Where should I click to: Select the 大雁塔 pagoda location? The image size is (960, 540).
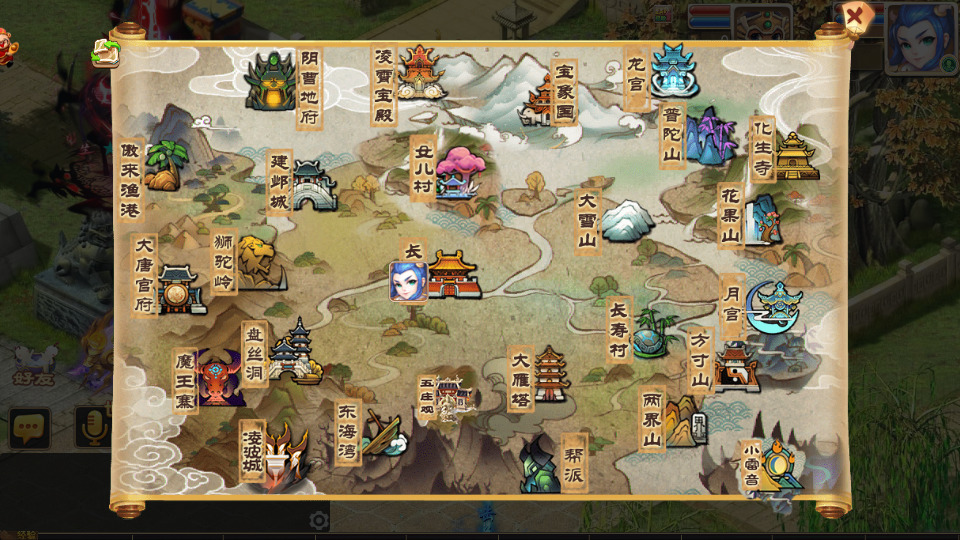551,375
